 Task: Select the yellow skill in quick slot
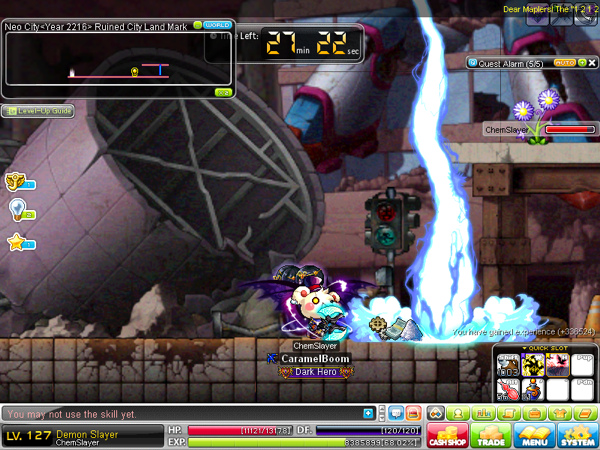533,365
